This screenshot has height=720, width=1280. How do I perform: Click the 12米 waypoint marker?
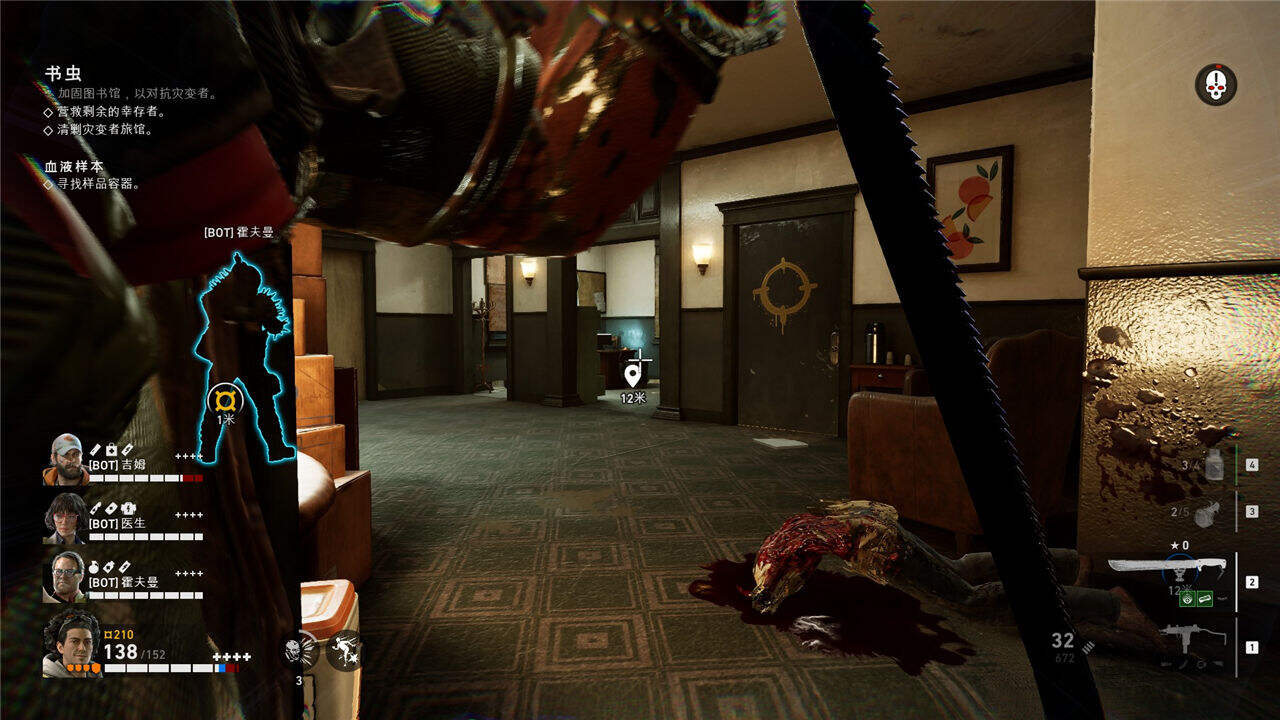[x=633, y=376]
